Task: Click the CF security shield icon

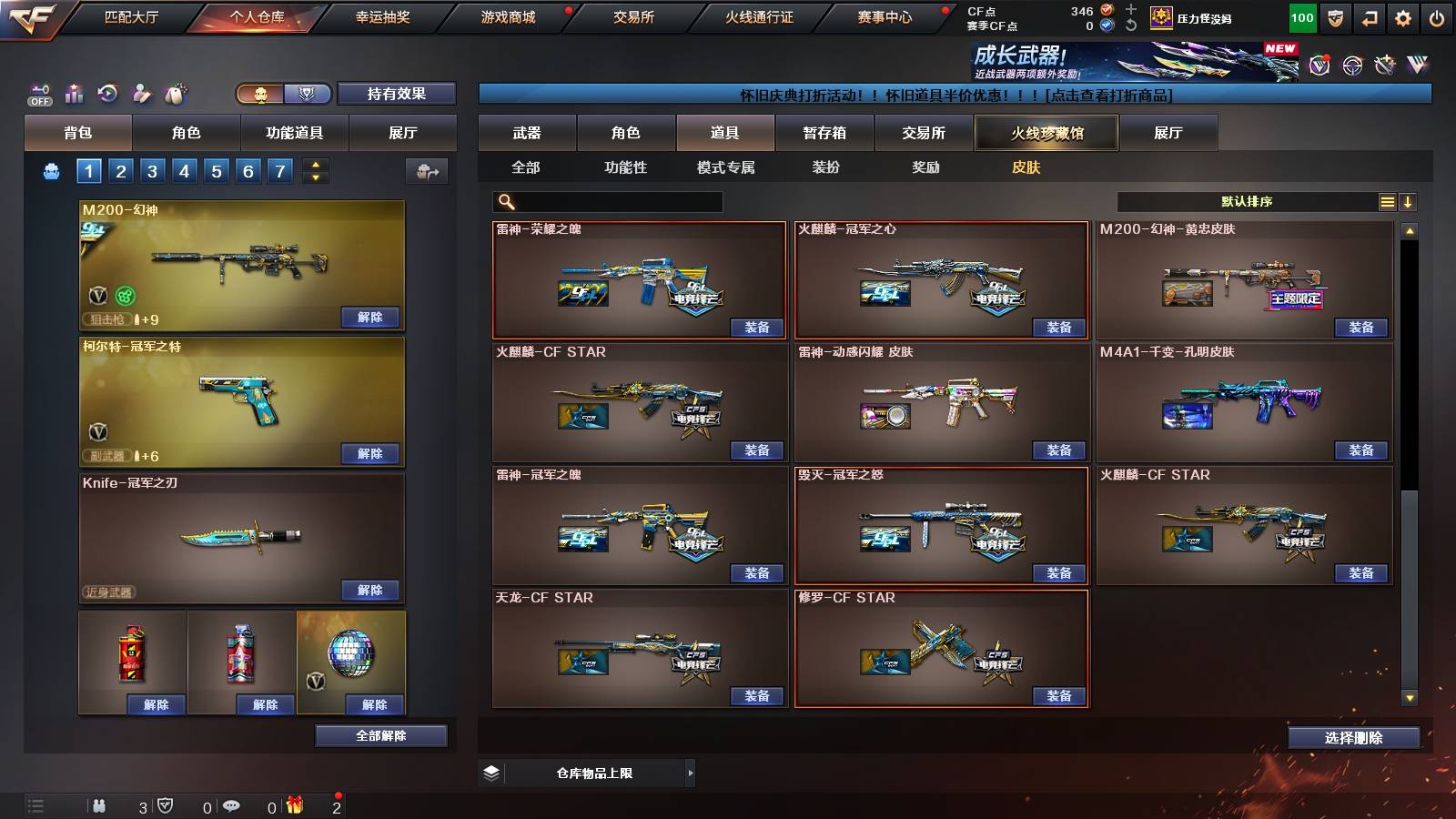Action: point(1335,17)
